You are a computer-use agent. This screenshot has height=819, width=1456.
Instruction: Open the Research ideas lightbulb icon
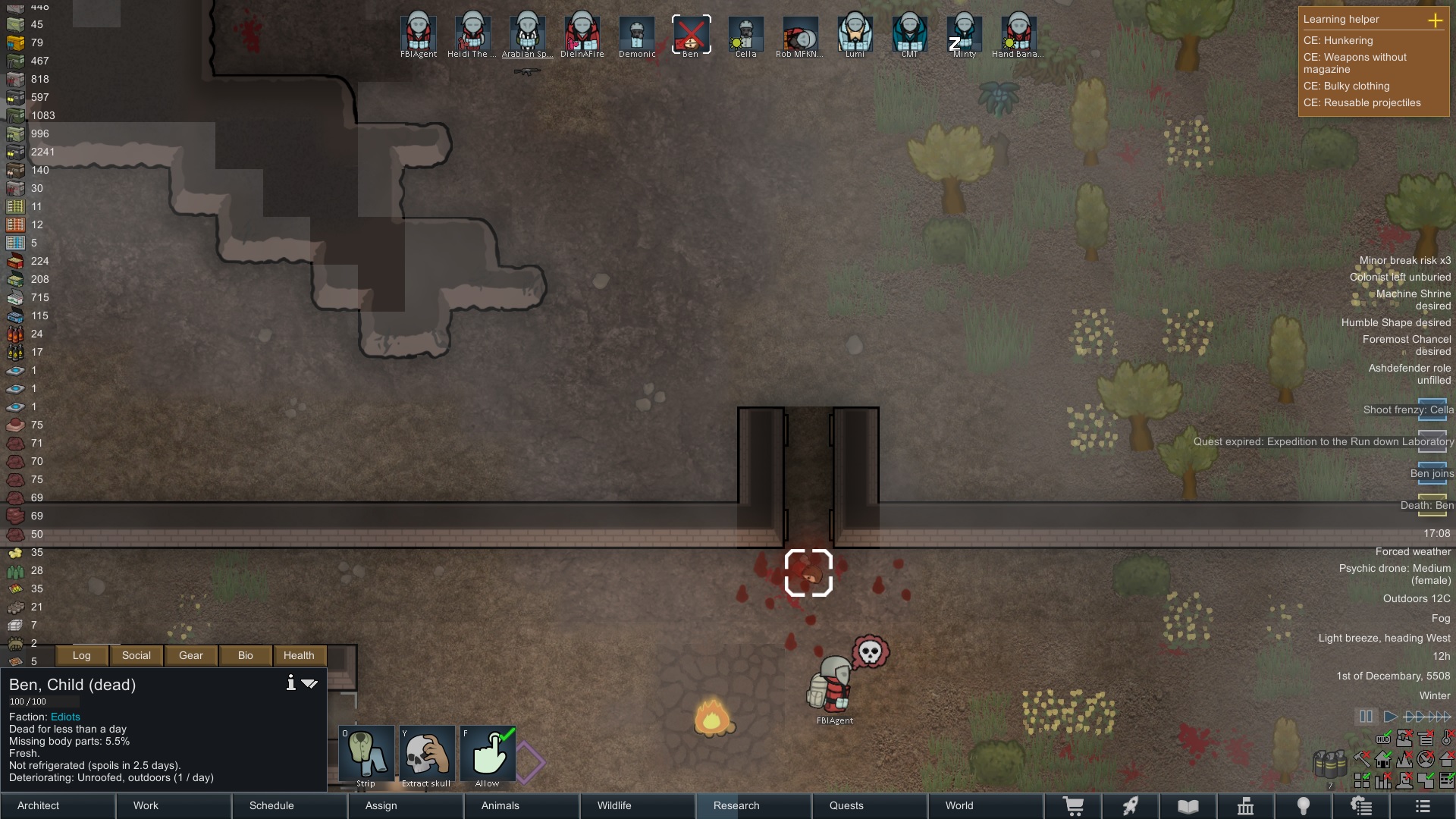point(1303,805)
